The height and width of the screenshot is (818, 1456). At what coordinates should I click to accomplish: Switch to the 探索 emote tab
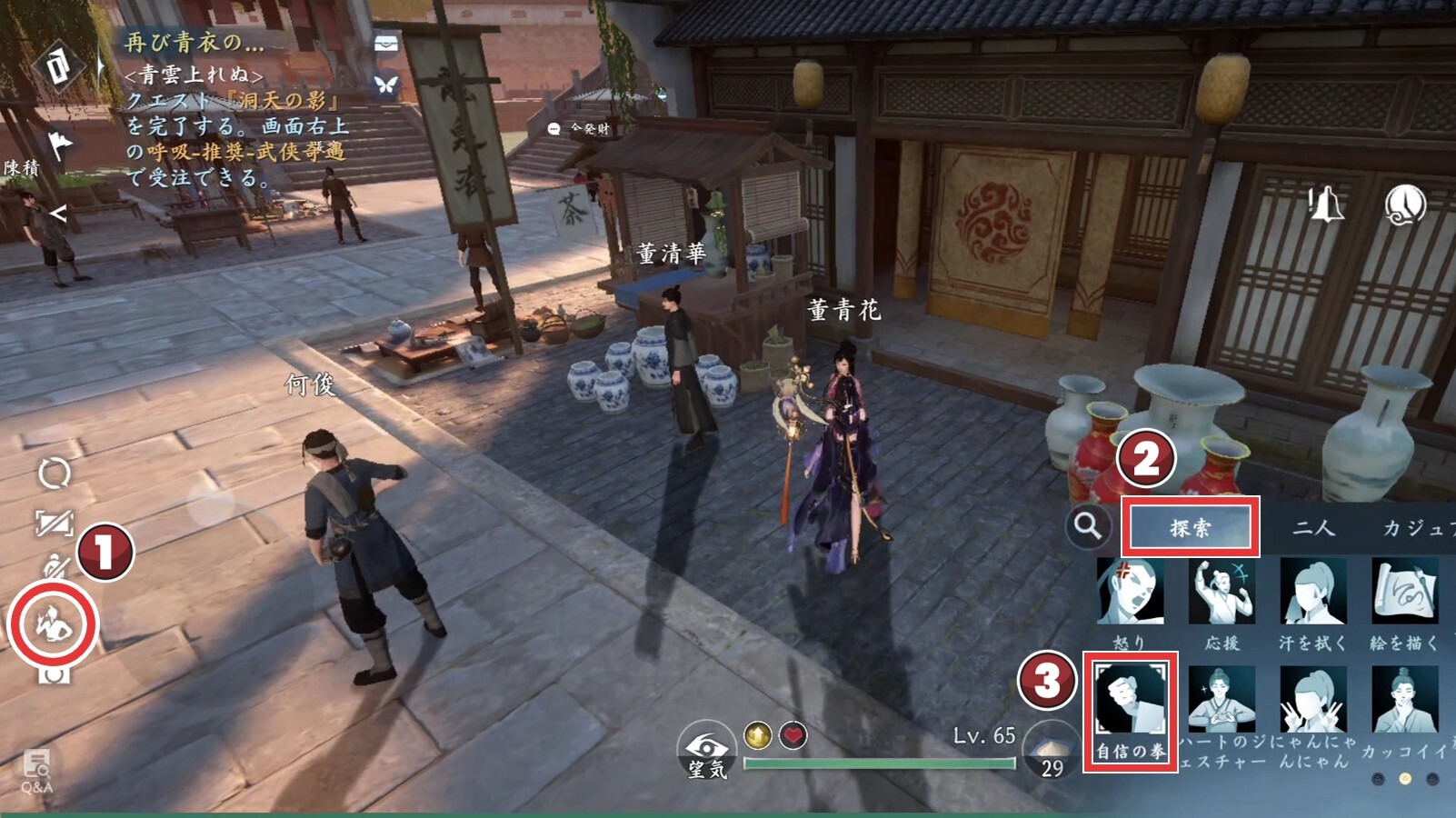tap(1190, 526)
